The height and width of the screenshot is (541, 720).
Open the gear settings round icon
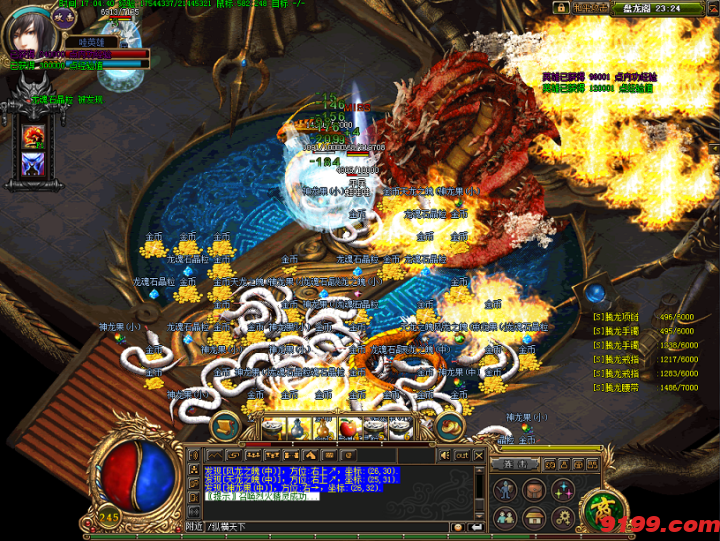(563, 517)
